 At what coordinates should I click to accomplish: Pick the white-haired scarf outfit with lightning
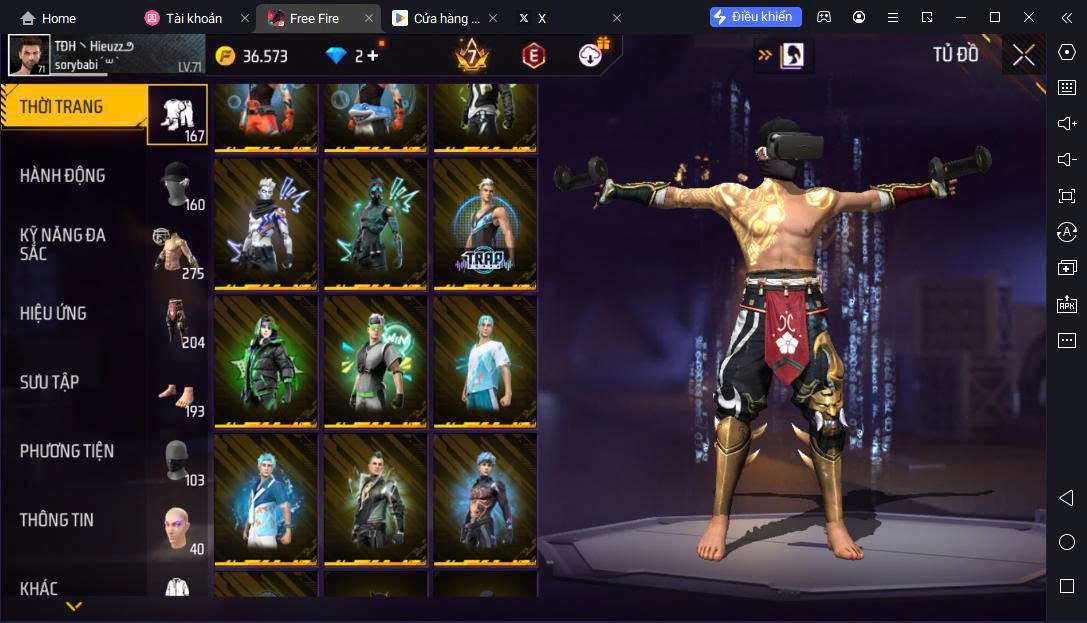pyautogui.click(x=265, y=224)
